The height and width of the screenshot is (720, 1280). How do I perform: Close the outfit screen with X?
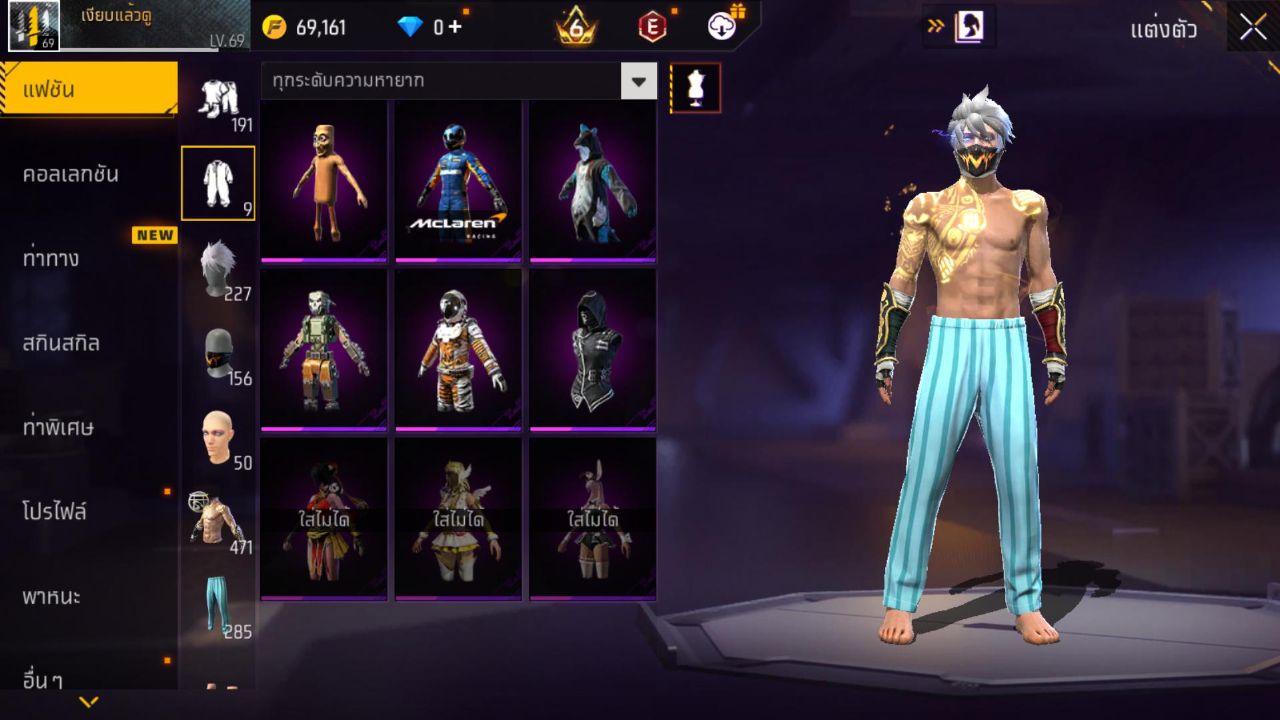click(1253, 28)
